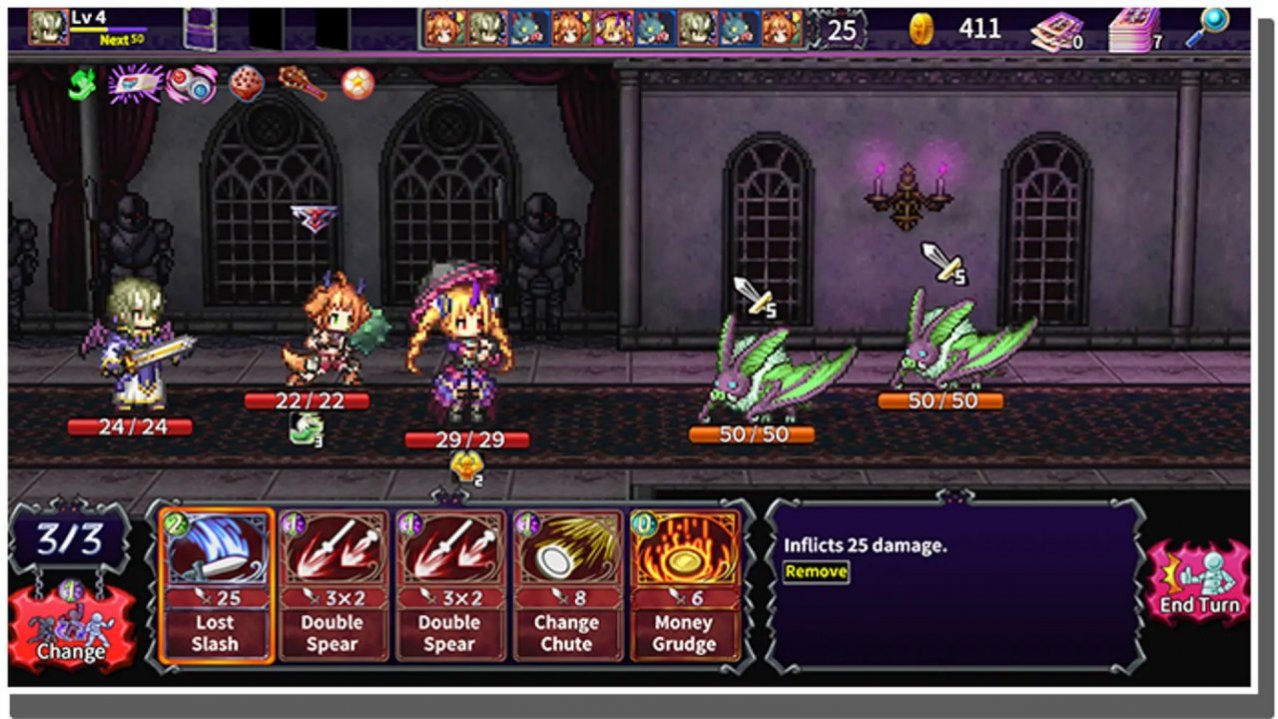Select the Lost Slash card
The height and width of the screenshot is (719, 1278).
tap(215, 585)
